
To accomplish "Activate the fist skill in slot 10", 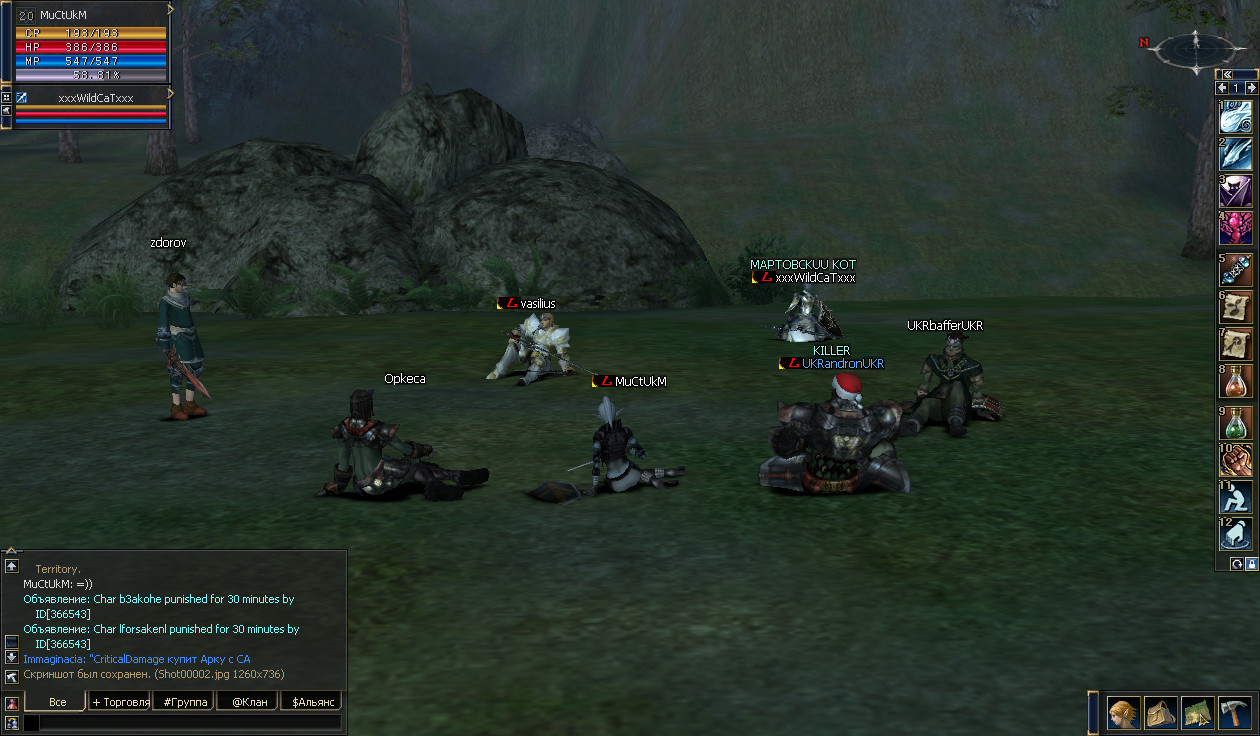I will (x=1235, y=459).
